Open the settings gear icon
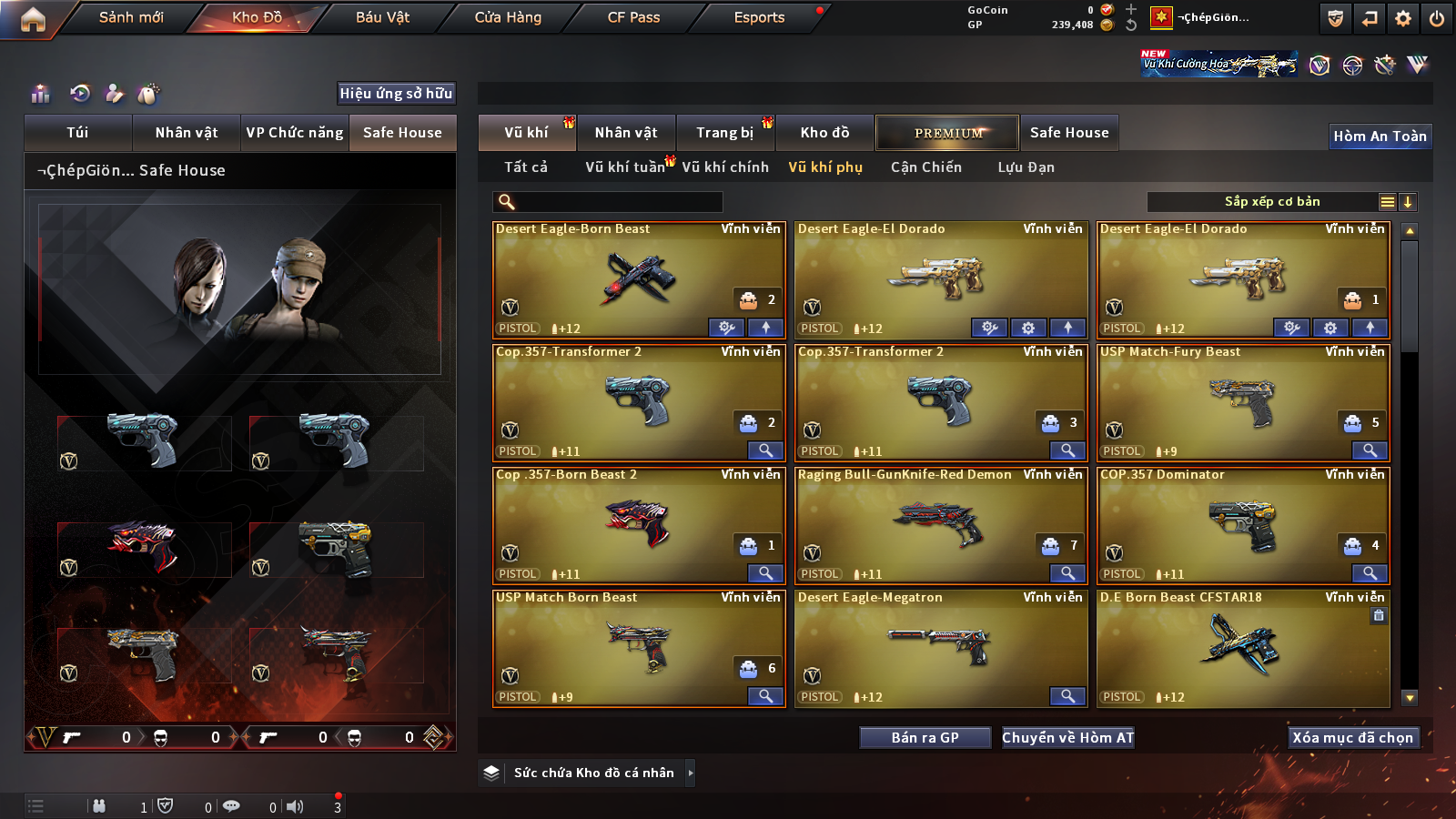The height and width of the screenshot is (819, 1456). click(1403, 18)
